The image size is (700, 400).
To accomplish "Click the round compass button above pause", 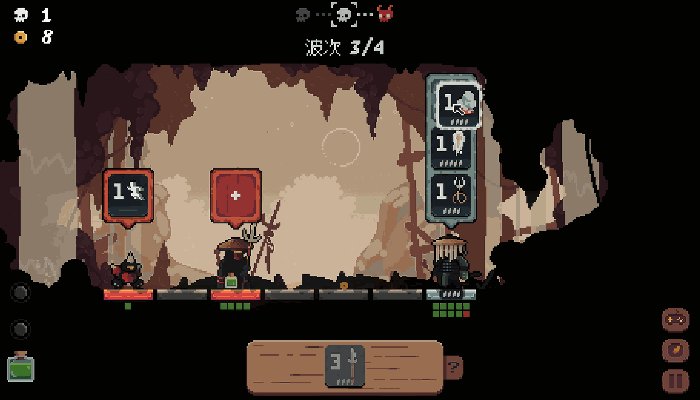I will pos(676,350).
